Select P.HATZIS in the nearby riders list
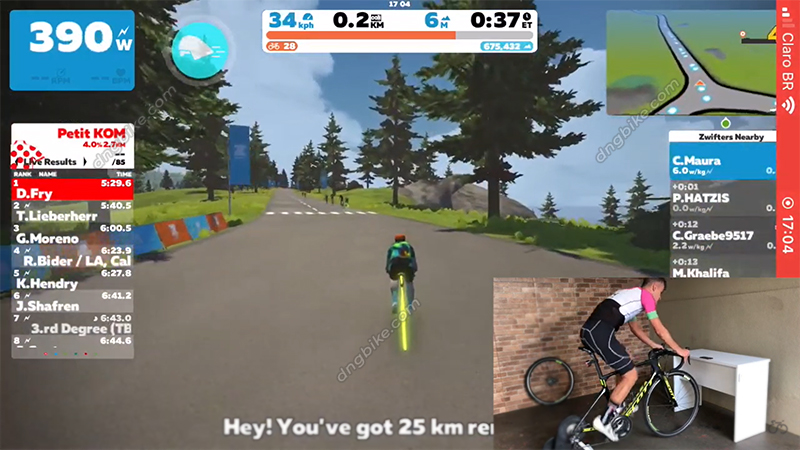The image size is (800, 450). [721, 198]
